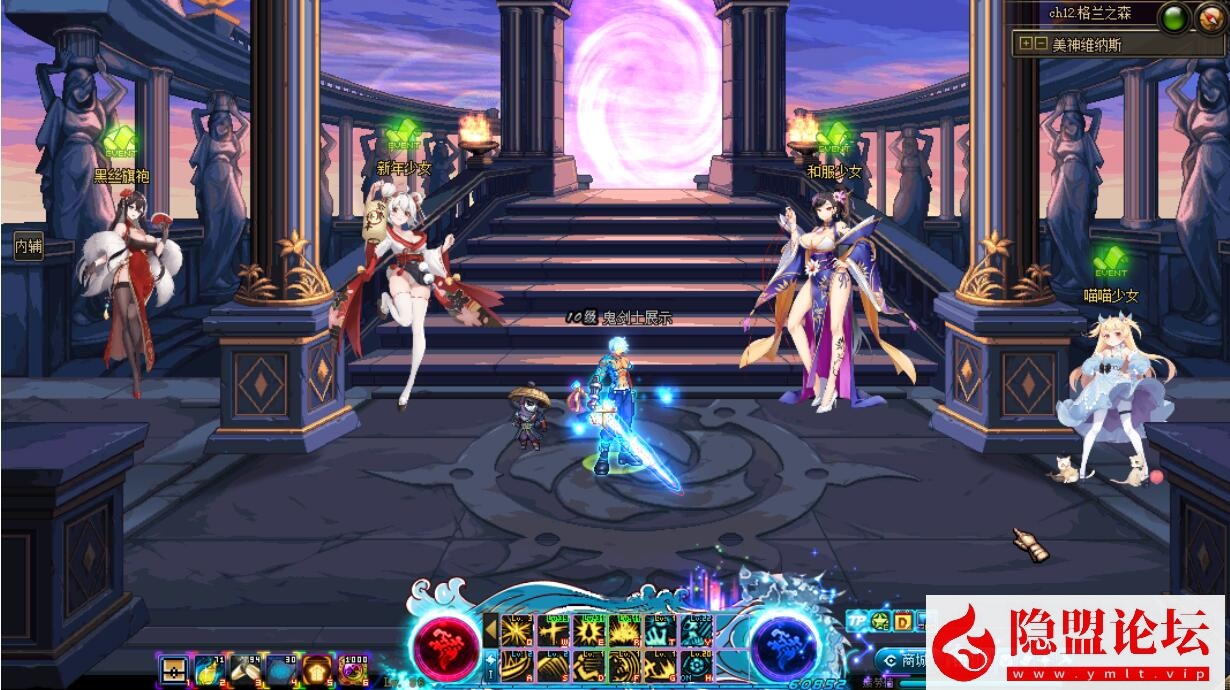
Task: Select the TP button
Action: (x=857, y=621)
